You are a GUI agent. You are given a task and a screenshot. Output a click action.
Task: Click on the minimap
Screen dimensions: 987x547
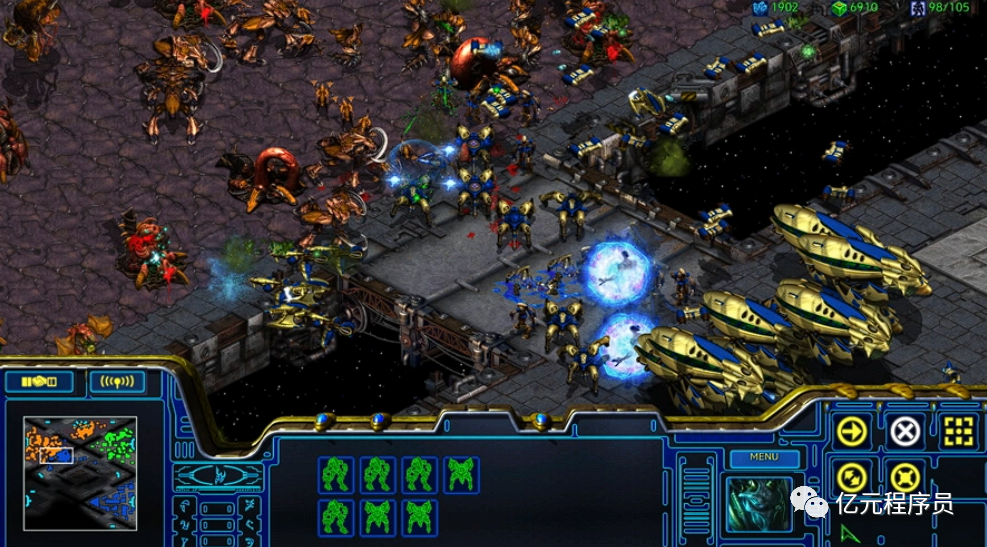click(x=80, y=472)
